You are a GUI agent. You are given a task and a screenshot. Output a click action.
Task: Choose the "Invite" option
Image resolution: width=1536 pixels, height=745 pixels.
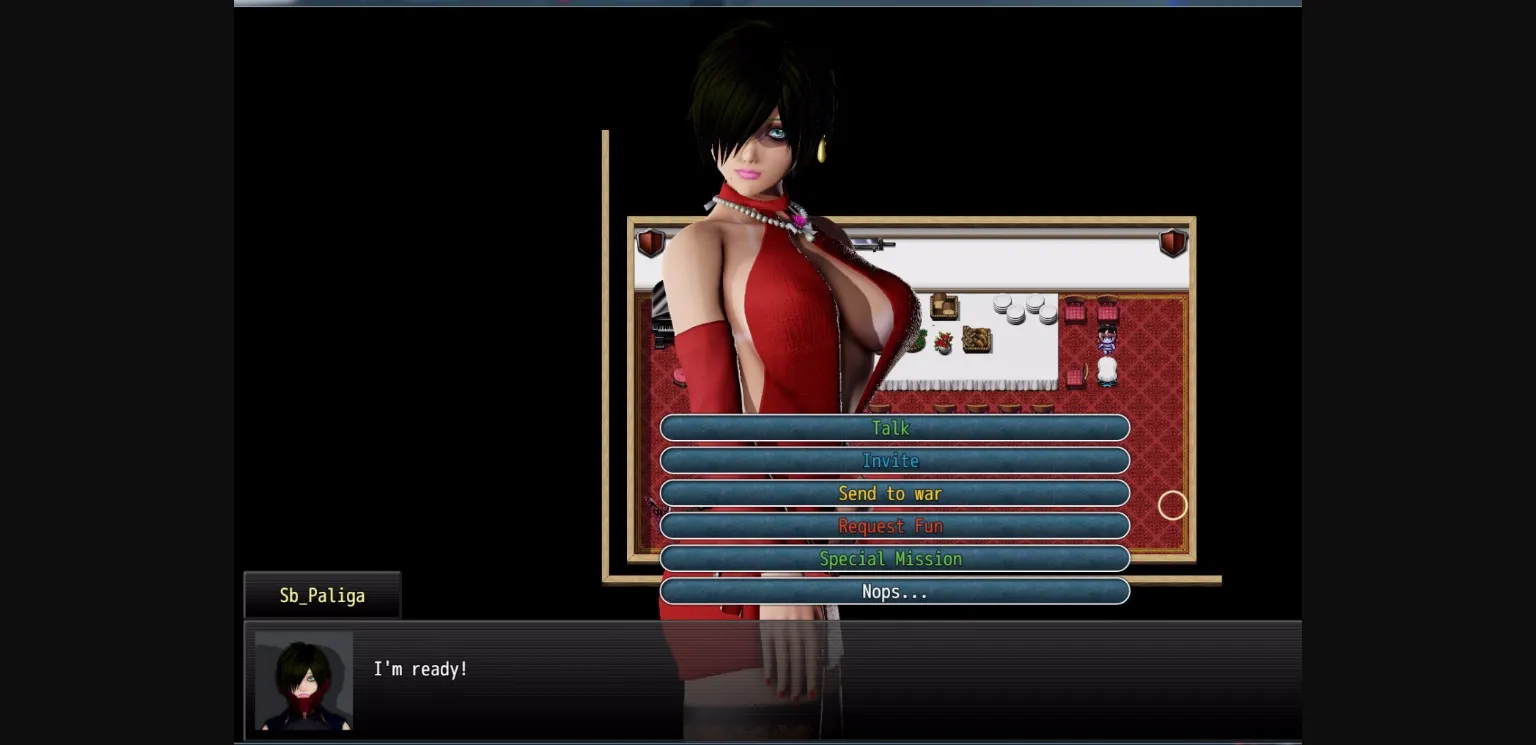point(891,461)
